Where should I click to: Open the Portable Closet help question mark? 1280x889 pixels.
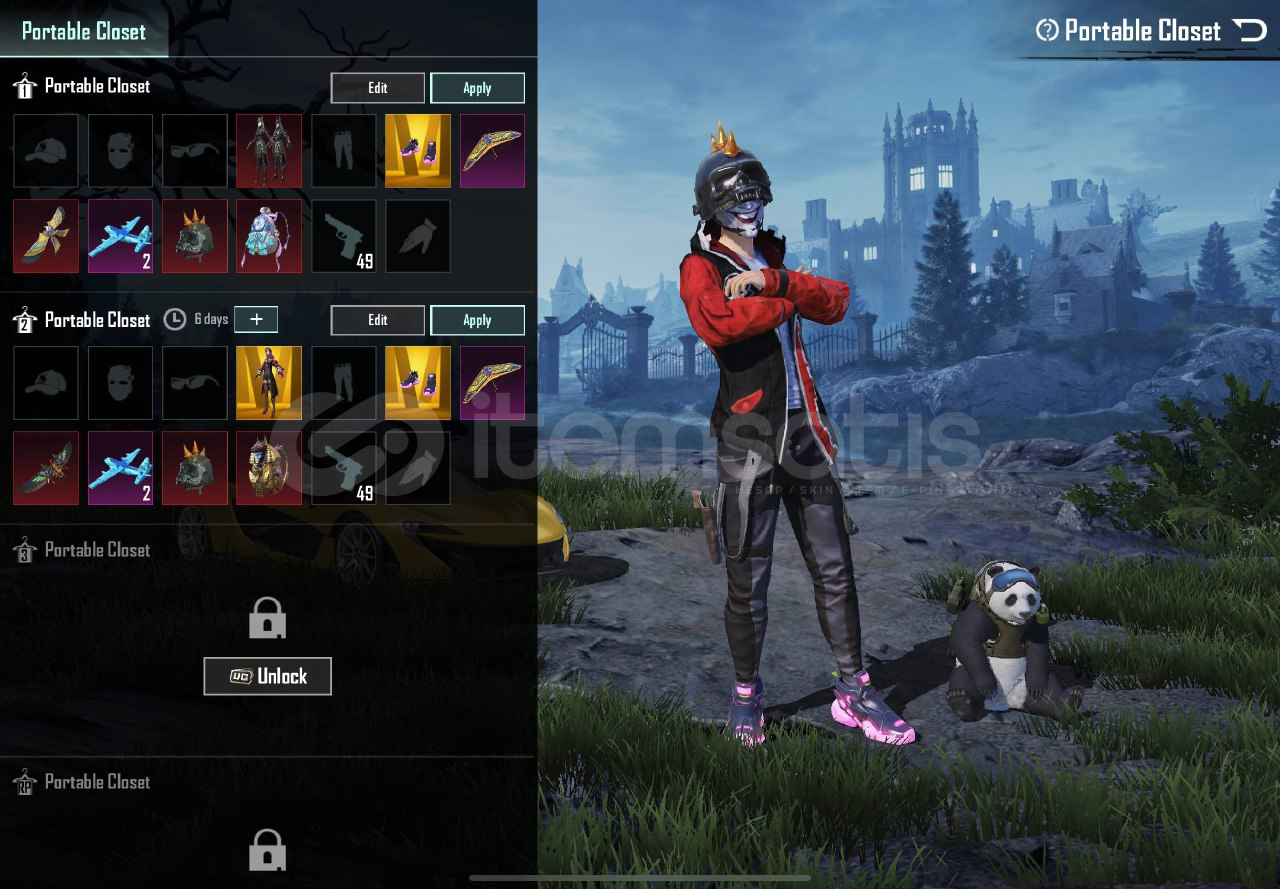tap(1047, 31)
